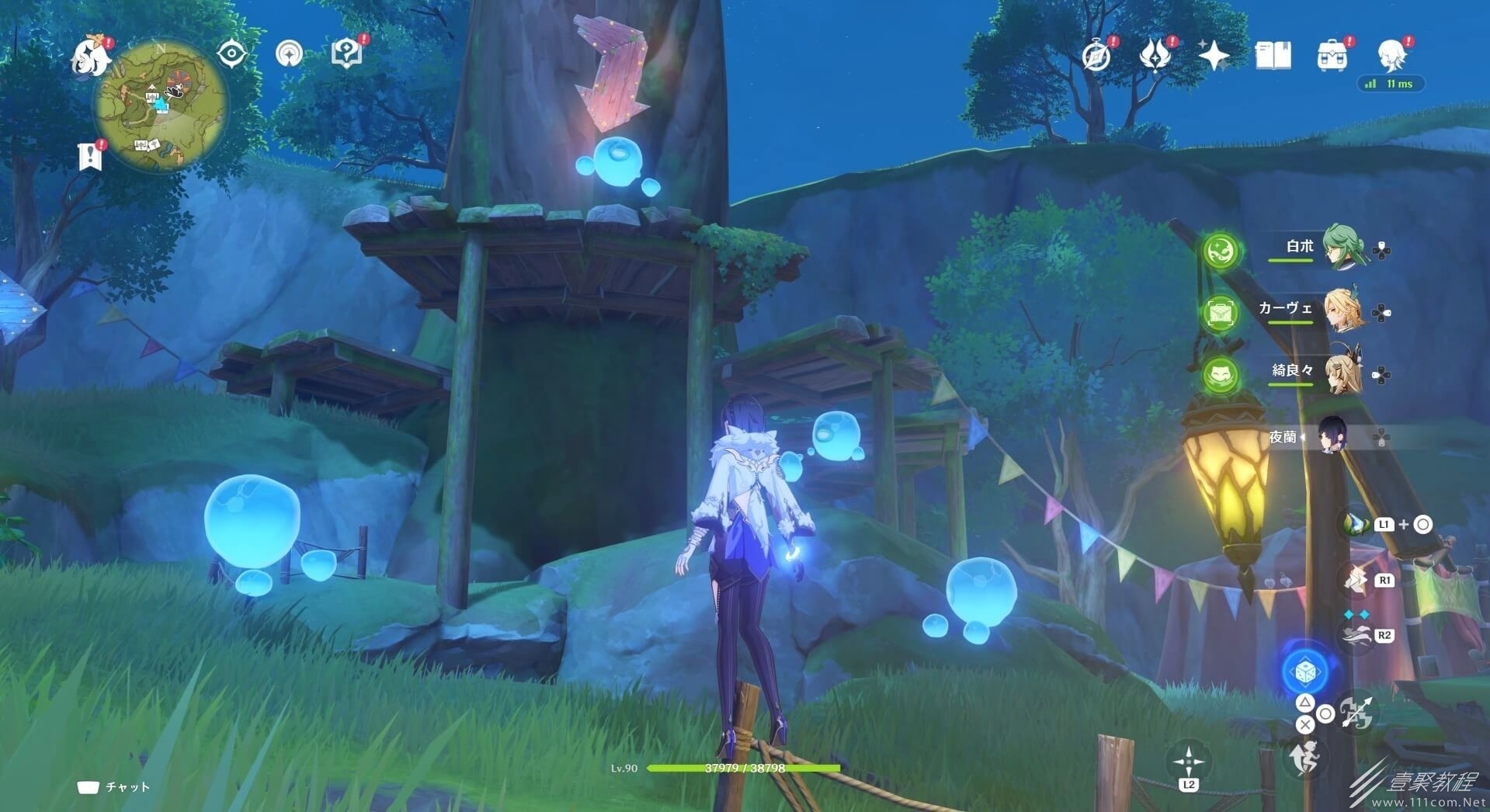Open the adventurer handbook book icon
Viewport: 1490px width, 812px height.
click(x=1273, y=56)
